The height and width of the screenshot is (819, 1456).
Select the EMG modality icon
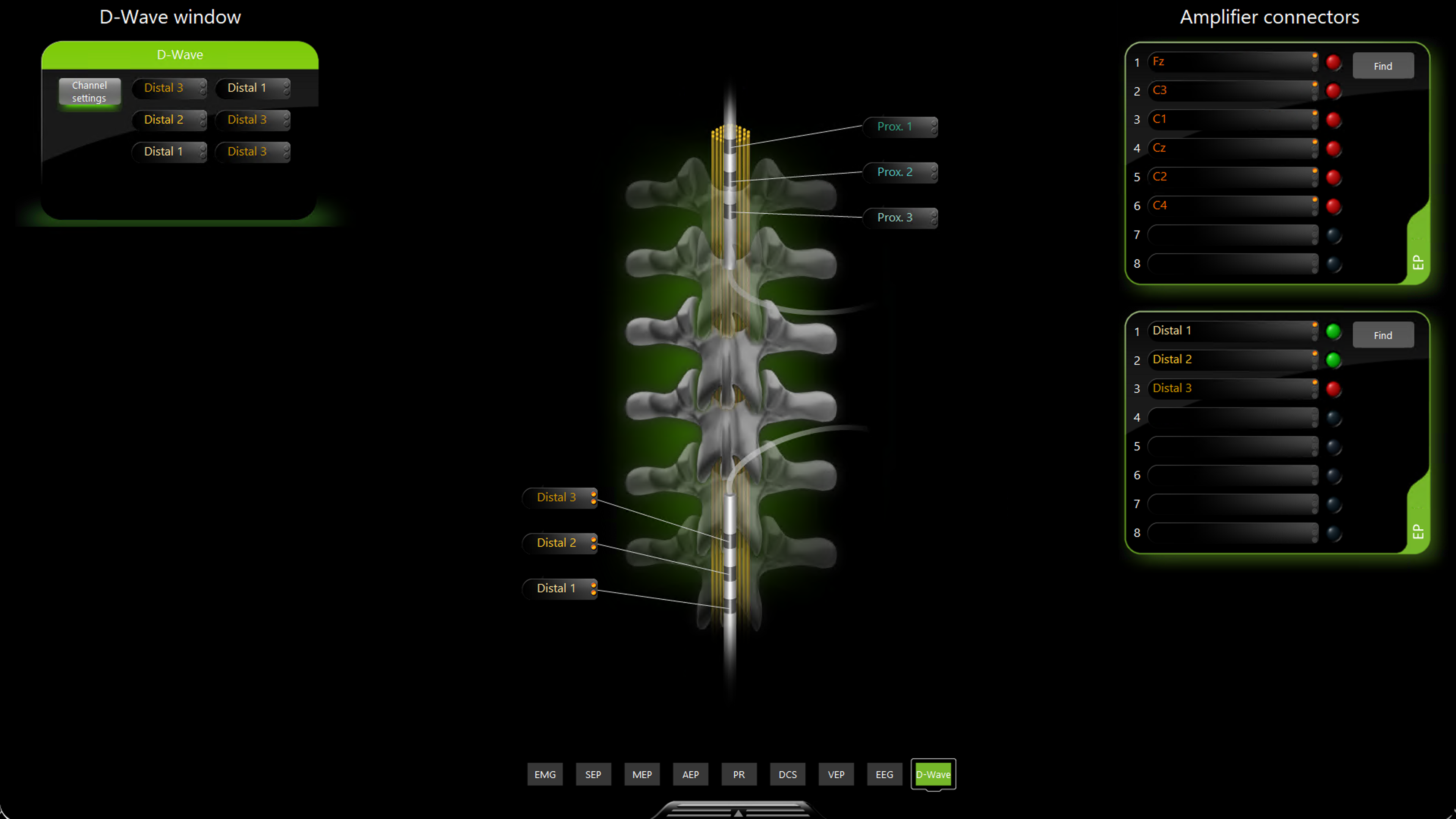(545, 774)
